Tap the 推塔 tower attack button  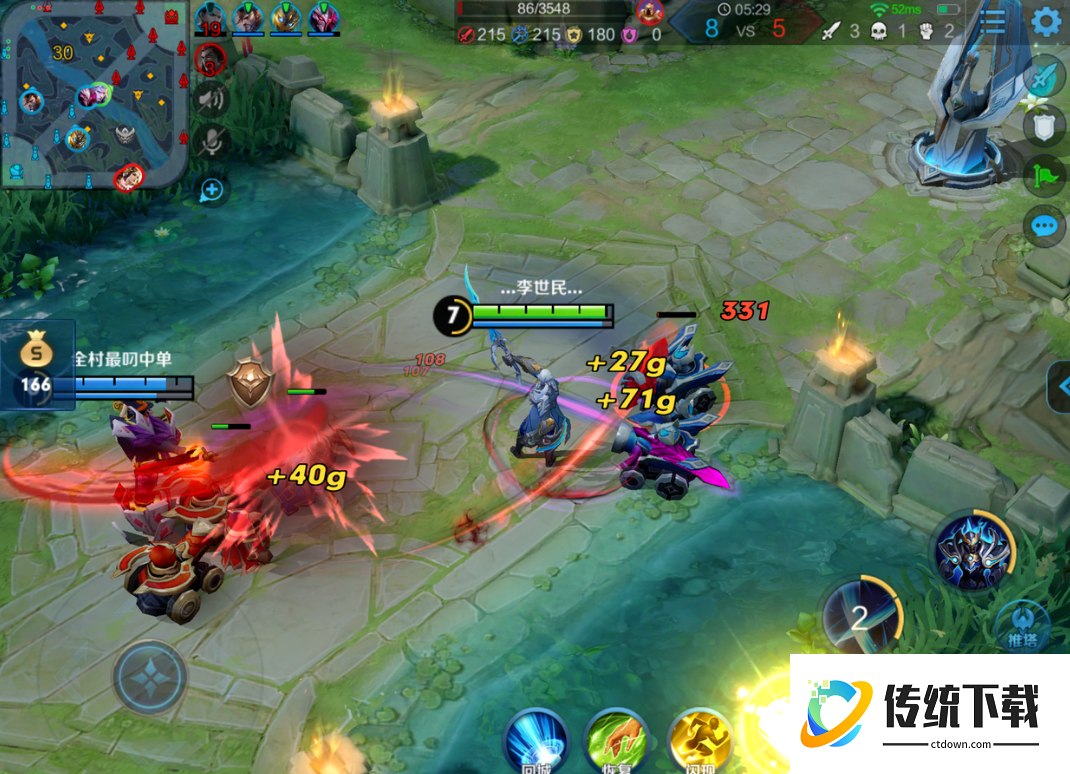click(1022, 627)
